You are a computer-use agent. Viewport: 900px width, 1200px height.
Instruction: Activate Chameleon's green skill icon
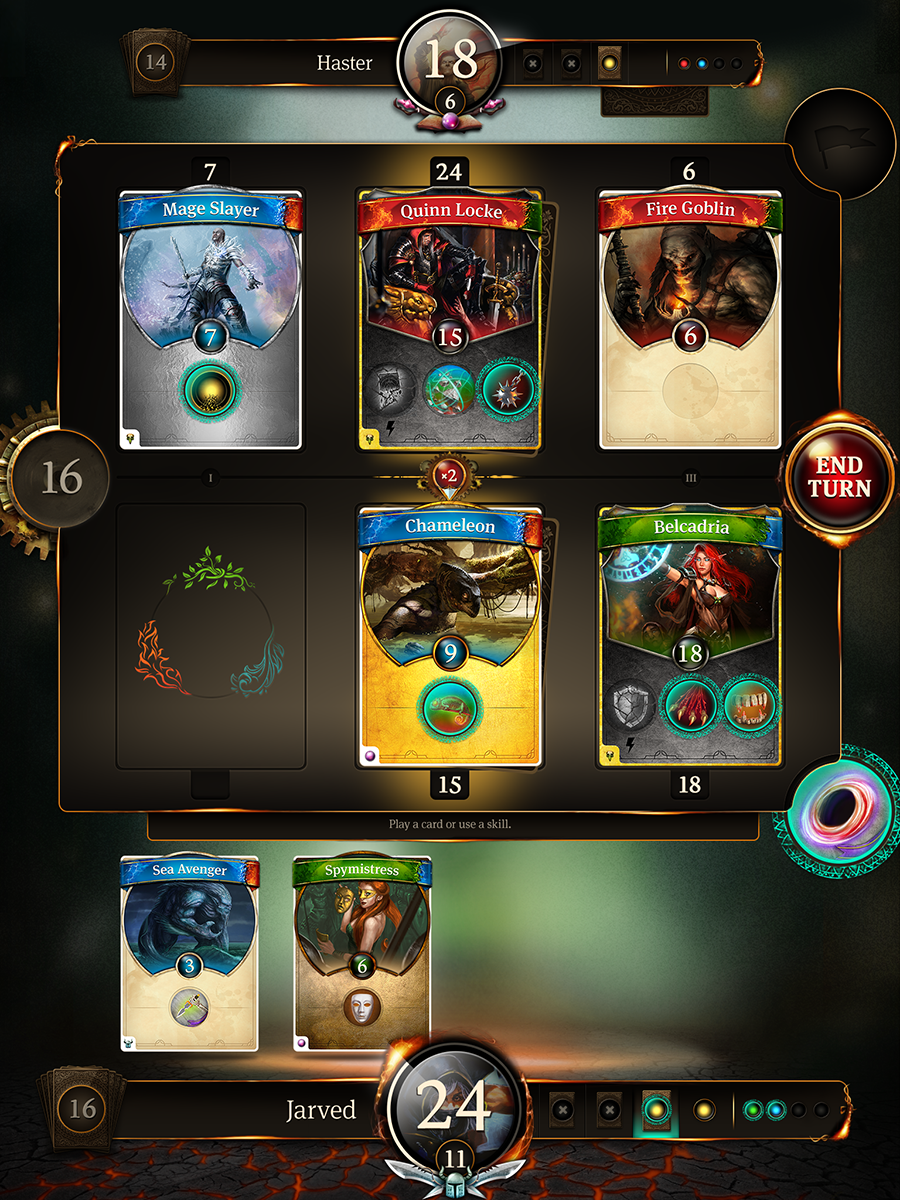449,707
